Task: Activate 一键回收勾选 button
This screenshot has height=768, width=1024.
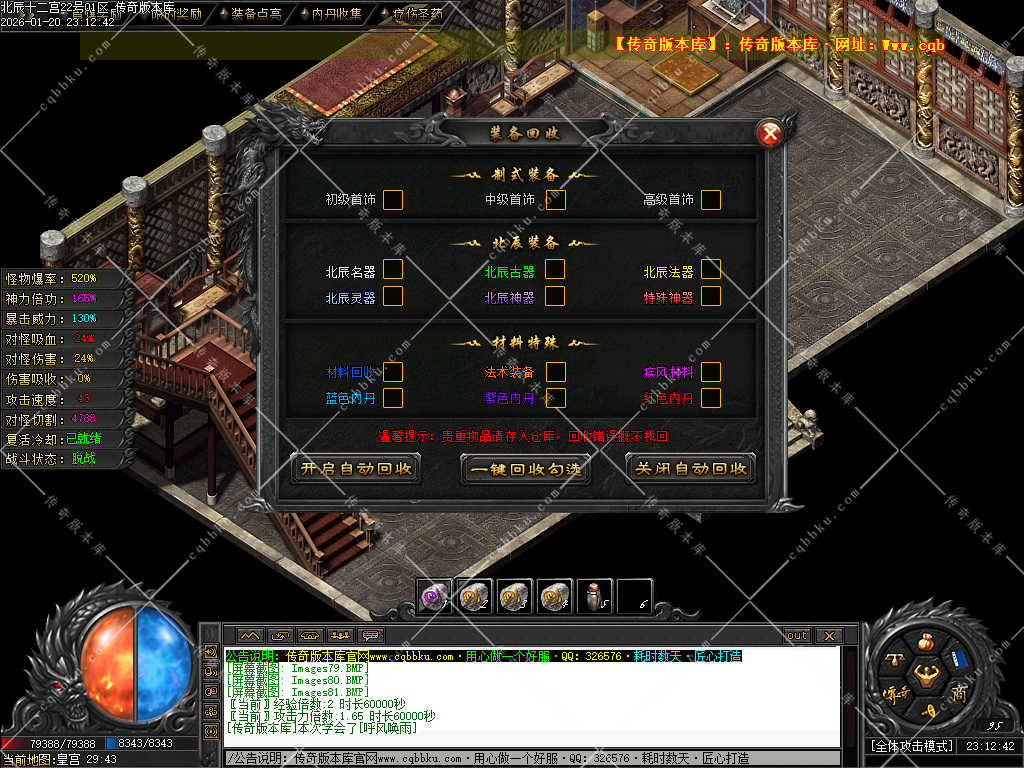Action: pos(525,468)
